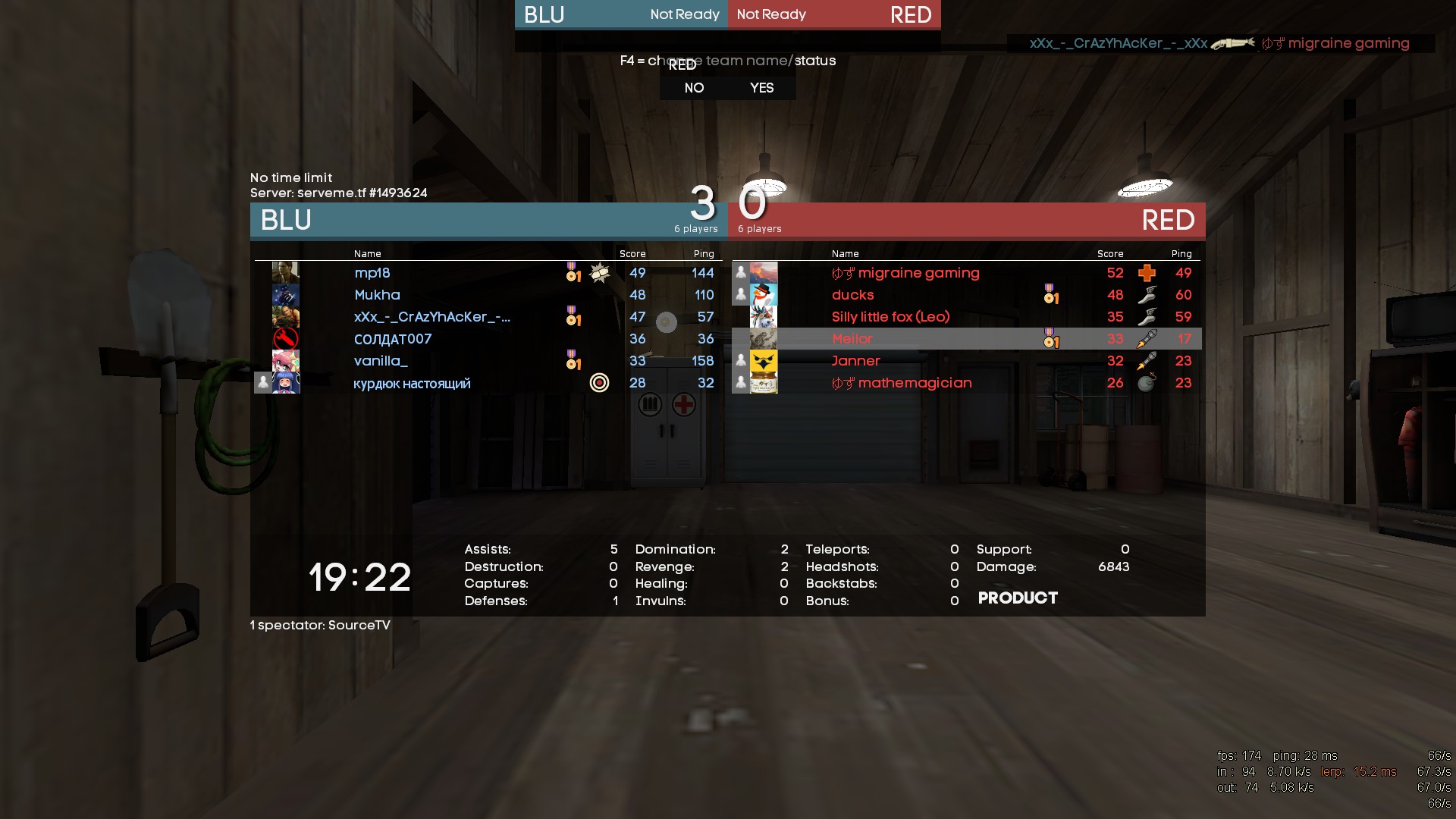The height and width of the screenshot is (819, 1456).
Task: Select vanilla_ in the BLU team list
Action: 381,361
